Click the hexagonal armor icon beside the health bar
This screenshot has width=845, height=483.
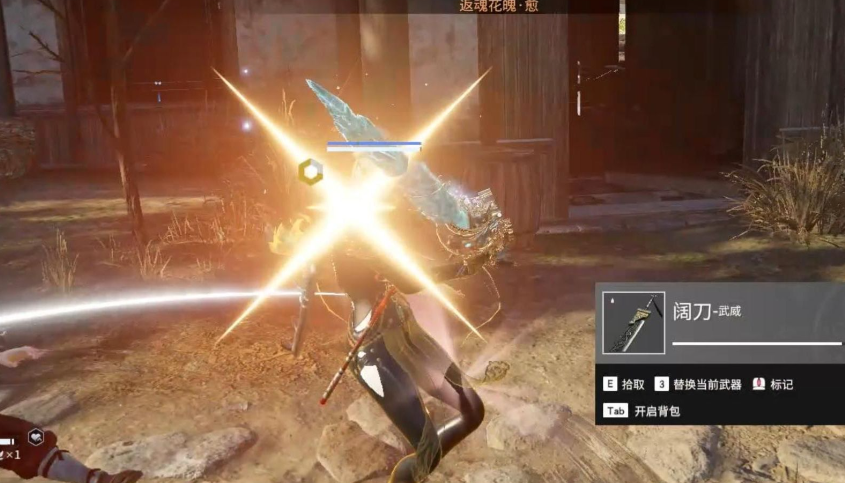pos(311,172)
